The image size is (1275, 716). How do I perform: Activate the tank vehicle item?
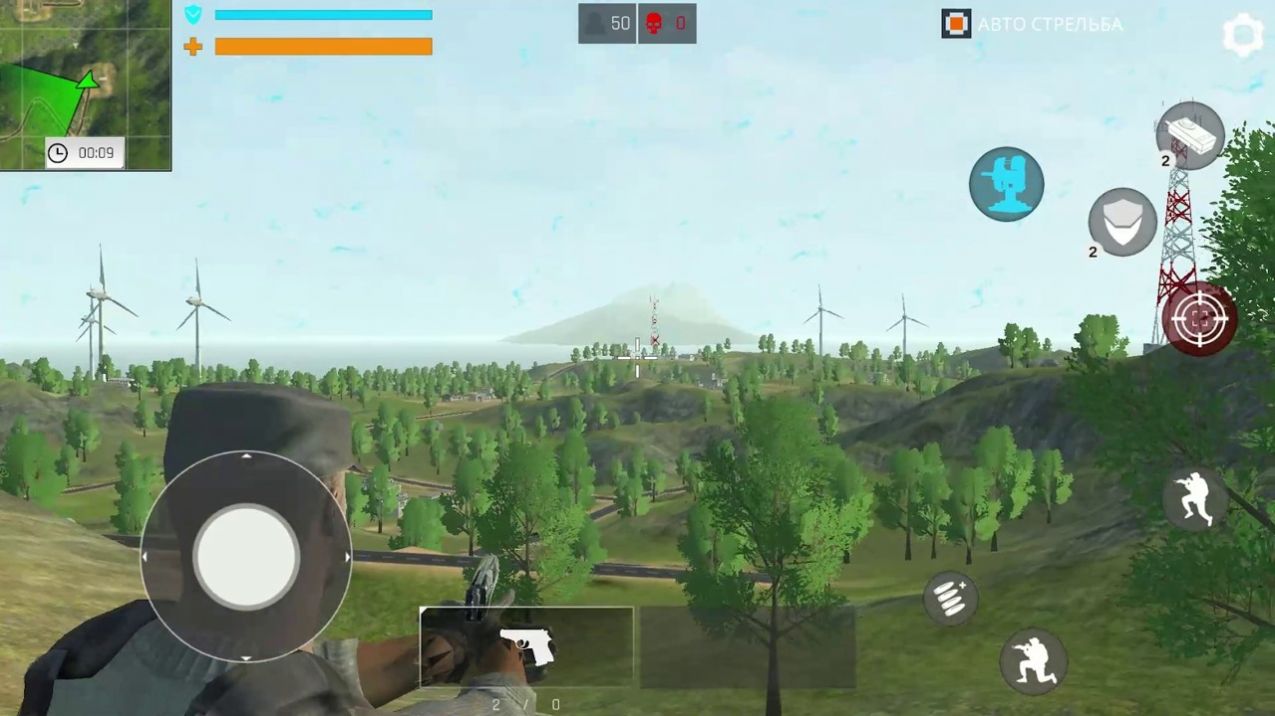point(1190,135)
